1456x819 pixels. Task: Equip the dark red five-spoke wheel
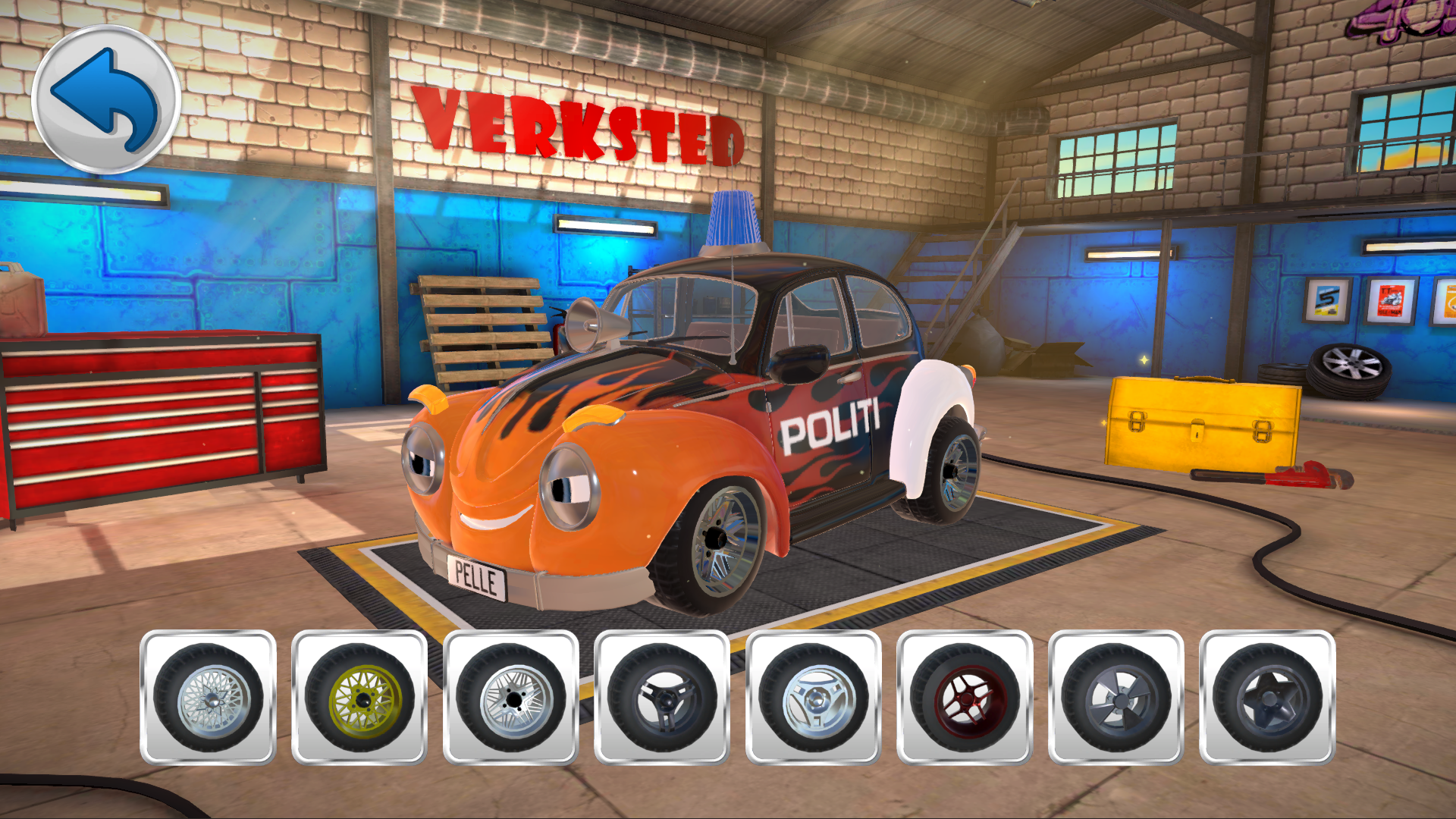[x=965, y=697]
